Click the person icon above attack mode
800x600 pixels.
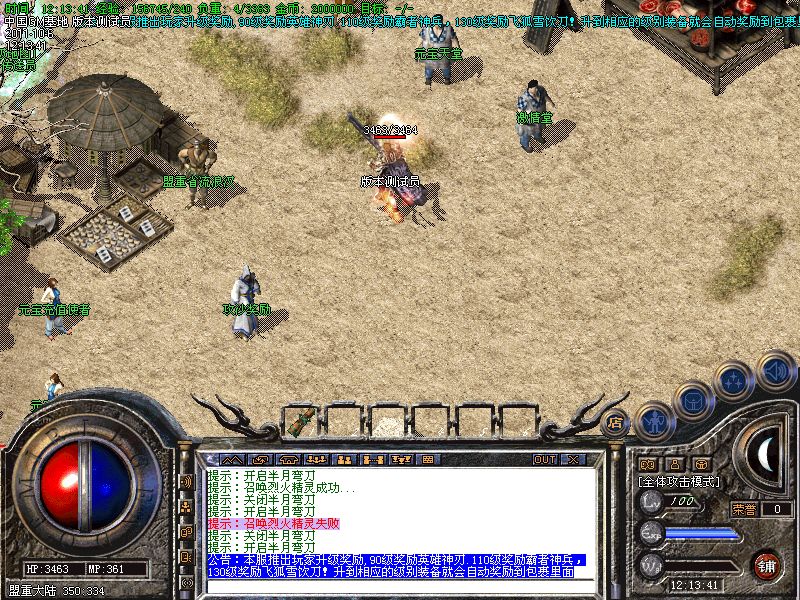[675, 464]
